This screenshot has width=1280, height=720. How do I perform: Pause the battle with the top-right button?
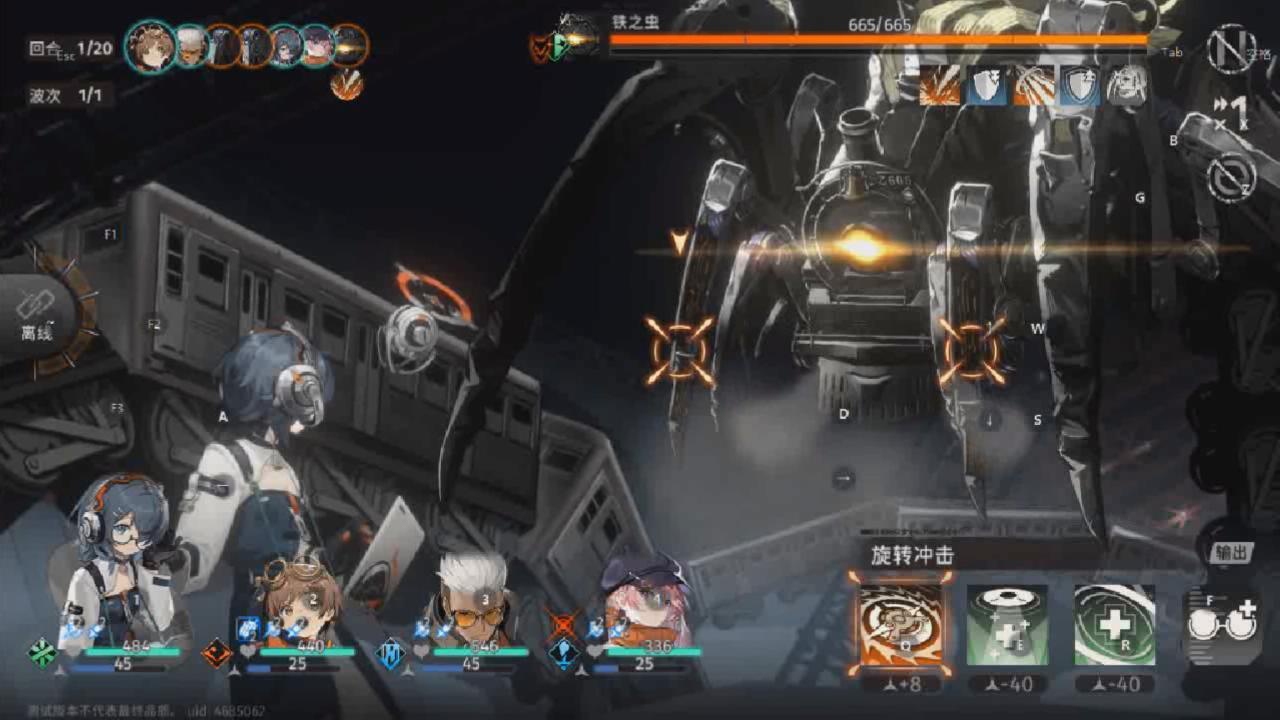[x=1229, y=48]
